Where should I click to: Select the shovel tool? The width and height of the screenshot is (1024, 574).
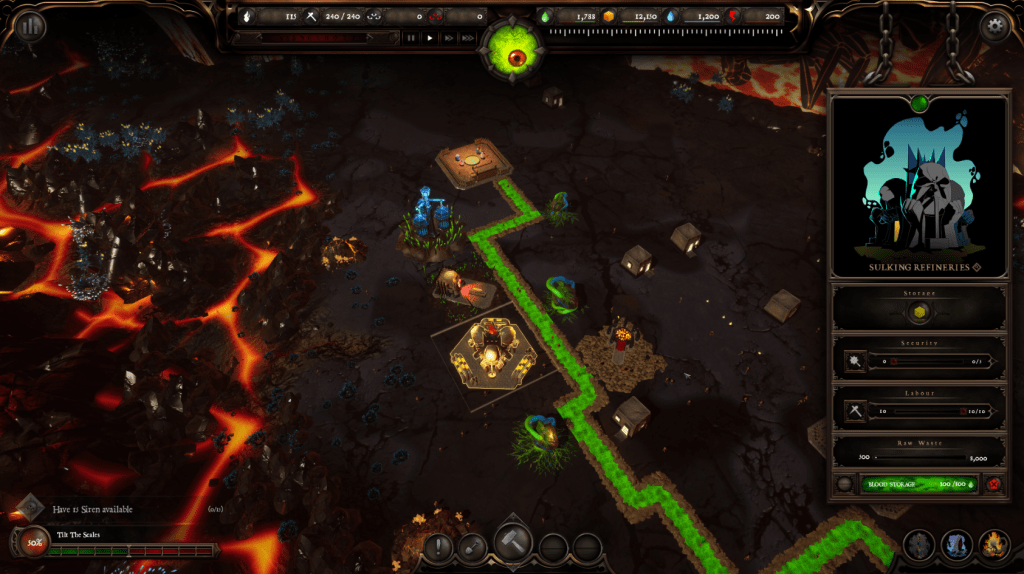point(473,547)
